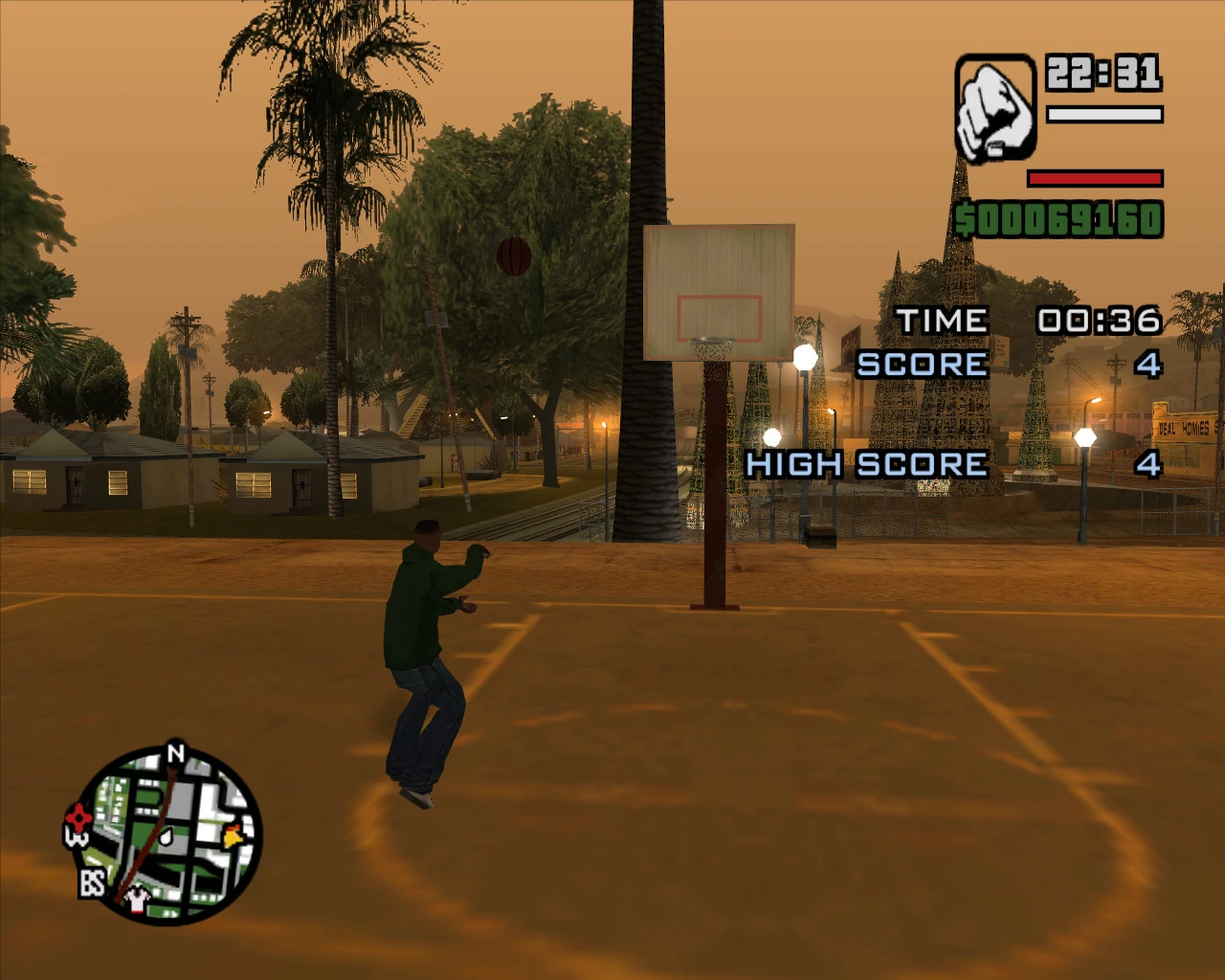1225x980 pixels.
Task: Click the yellow objective arrow on the minimap
Action: pos(230,835)
